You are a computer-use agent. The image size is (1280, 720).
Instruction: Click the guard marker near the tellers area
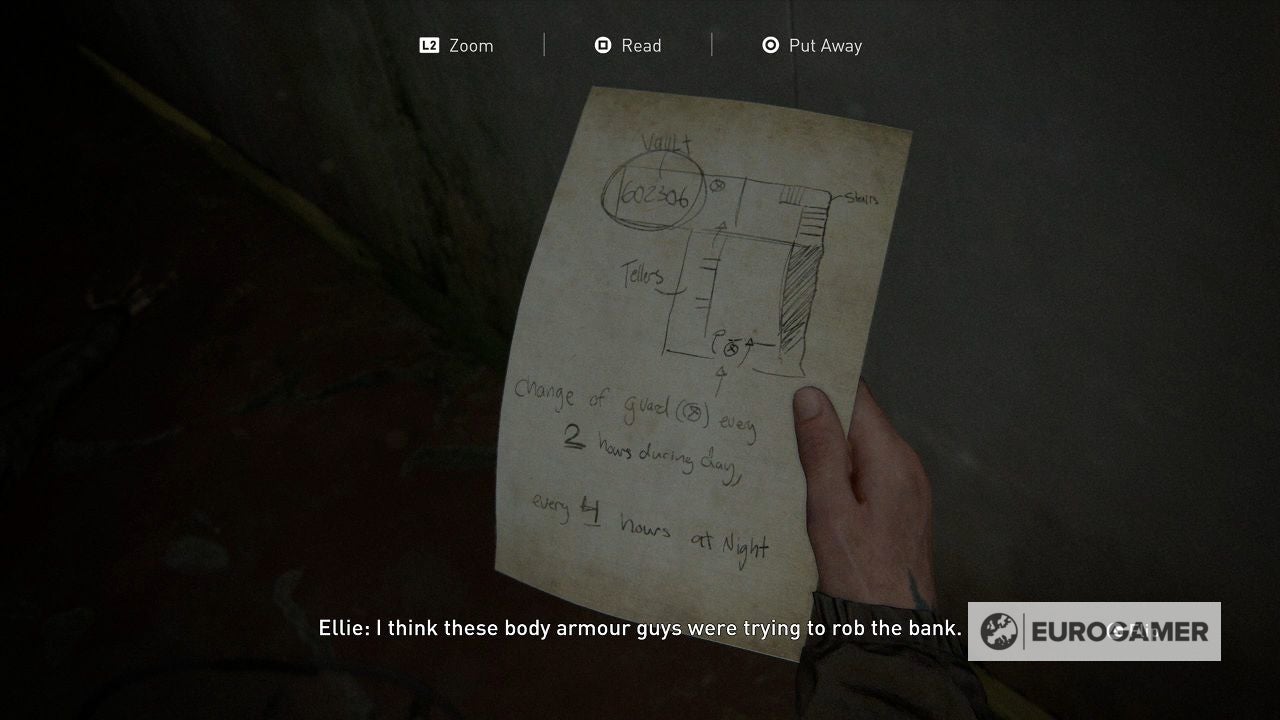[x=730, y=350]
